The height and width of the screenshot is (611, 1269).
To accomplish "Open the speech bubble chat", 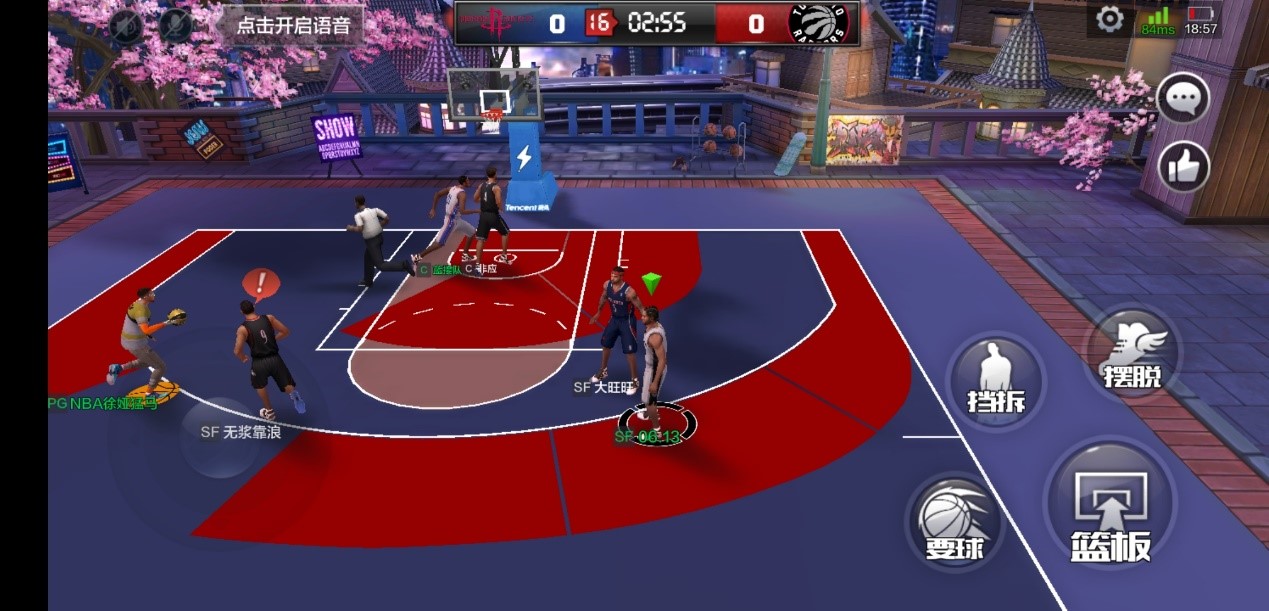I will [x=1183, y=98].
